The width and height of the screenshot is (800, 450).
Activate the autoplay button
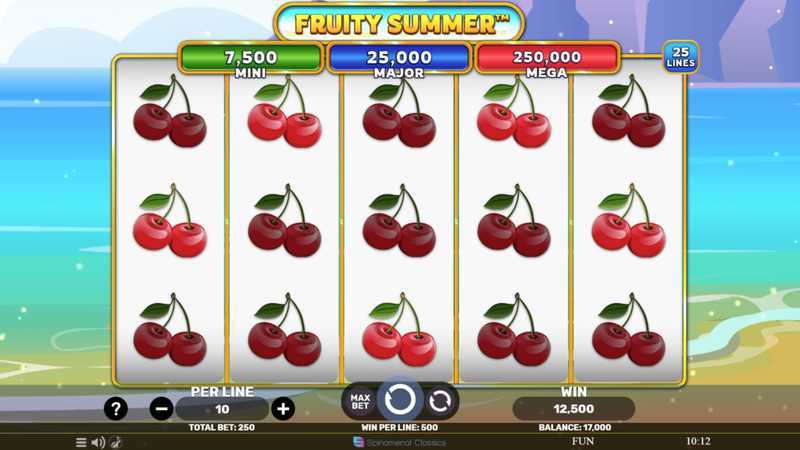pyautogui.click(x=440, y=401)
